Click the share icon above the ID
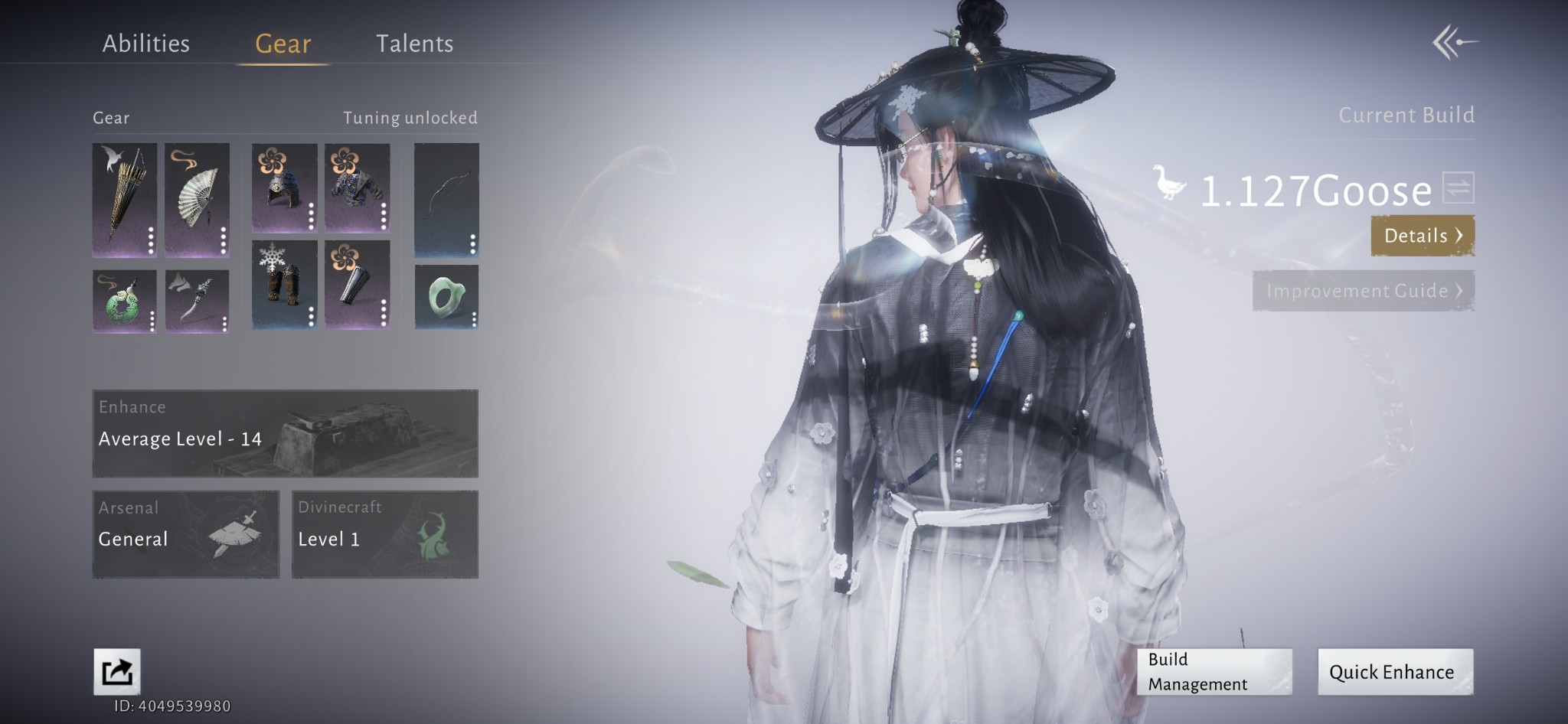 [117, 671]
